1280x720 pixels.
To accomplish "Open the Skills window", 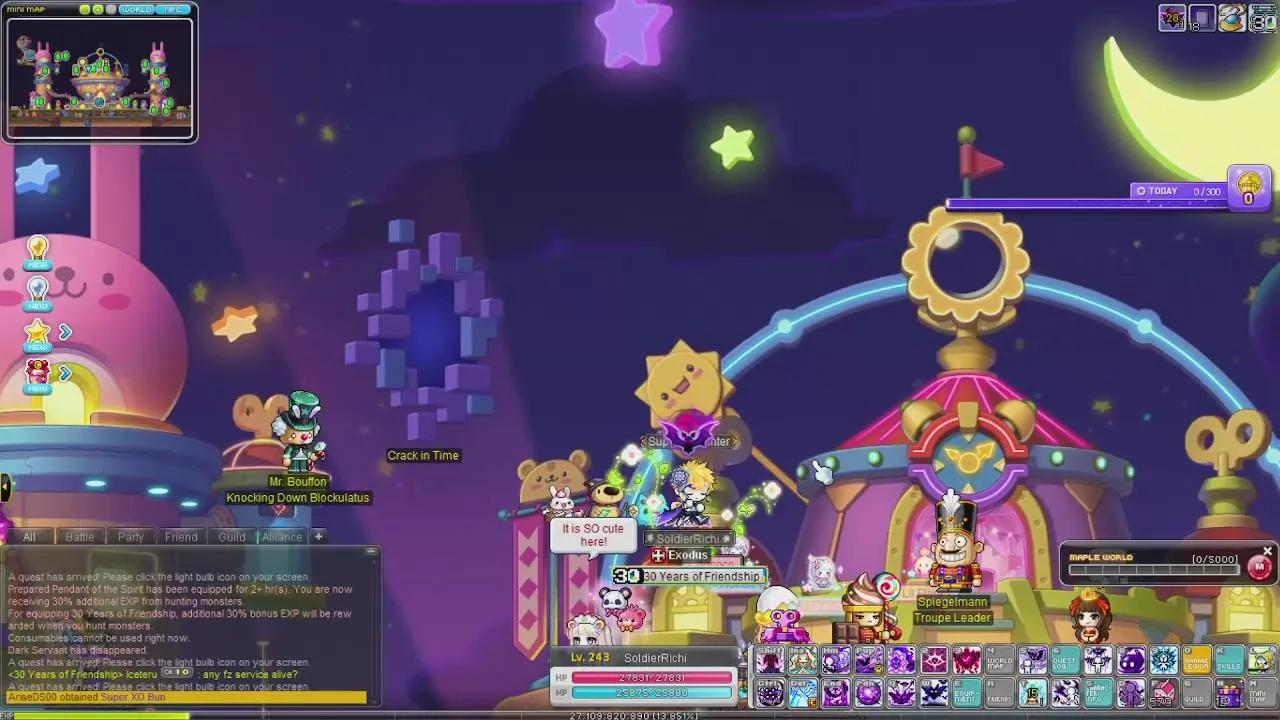I will (x=1227, y=662).
